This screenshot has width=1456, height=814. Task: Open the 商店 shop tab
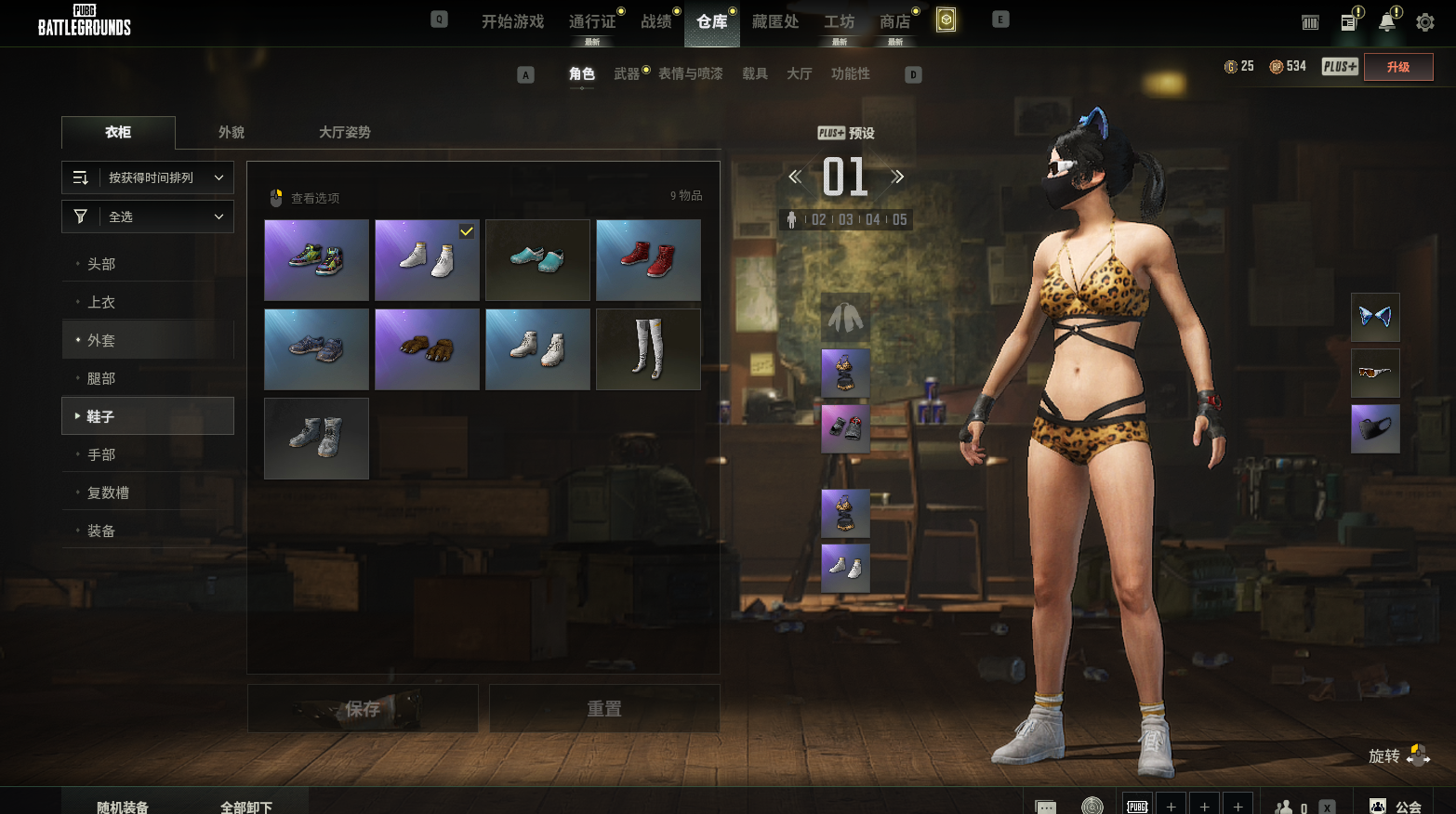[x=894, y=21]
